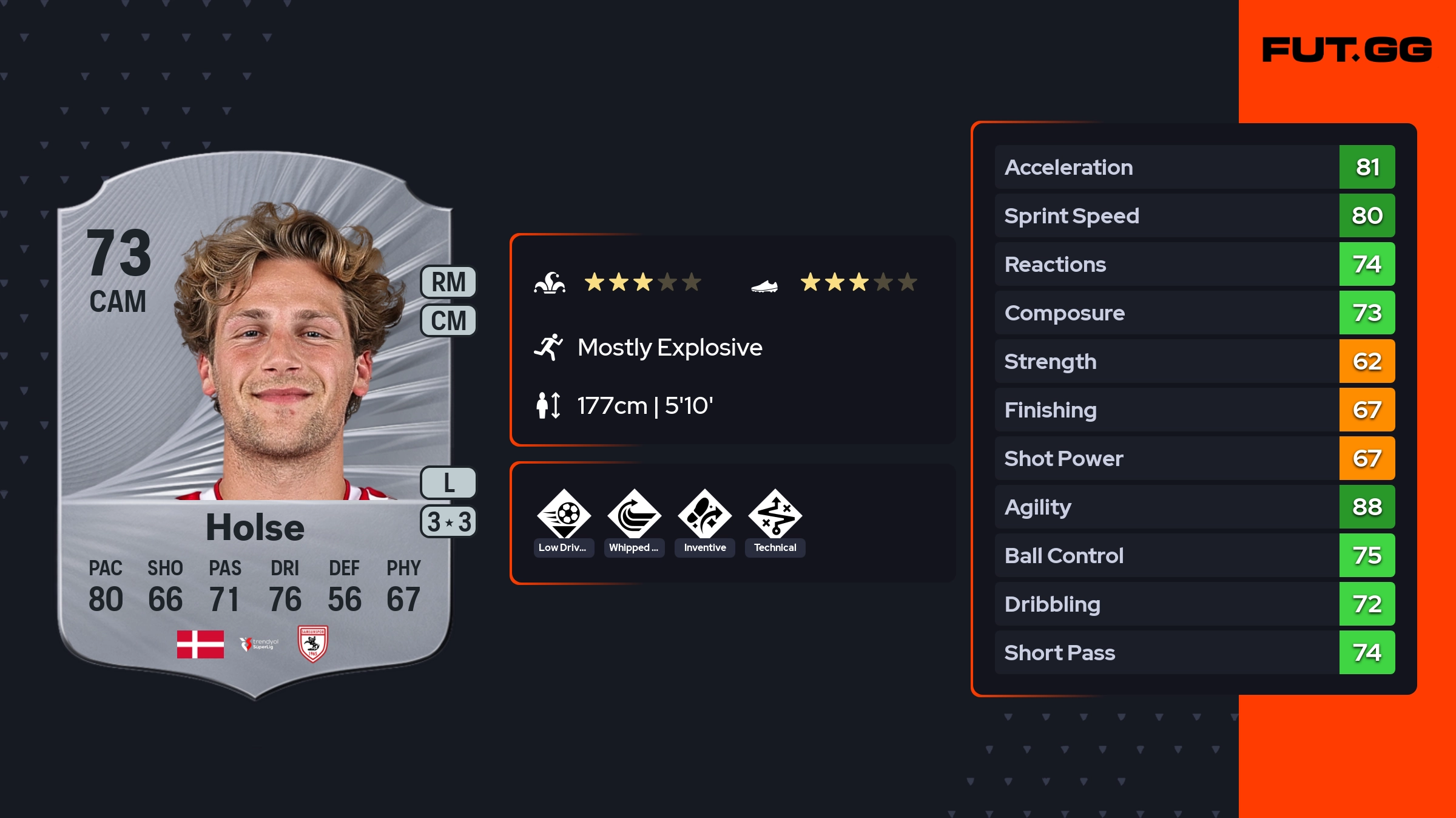The width and height of the screenshot is (1456, 818).
Task: Click the left foot L badge
Action: 448,483
